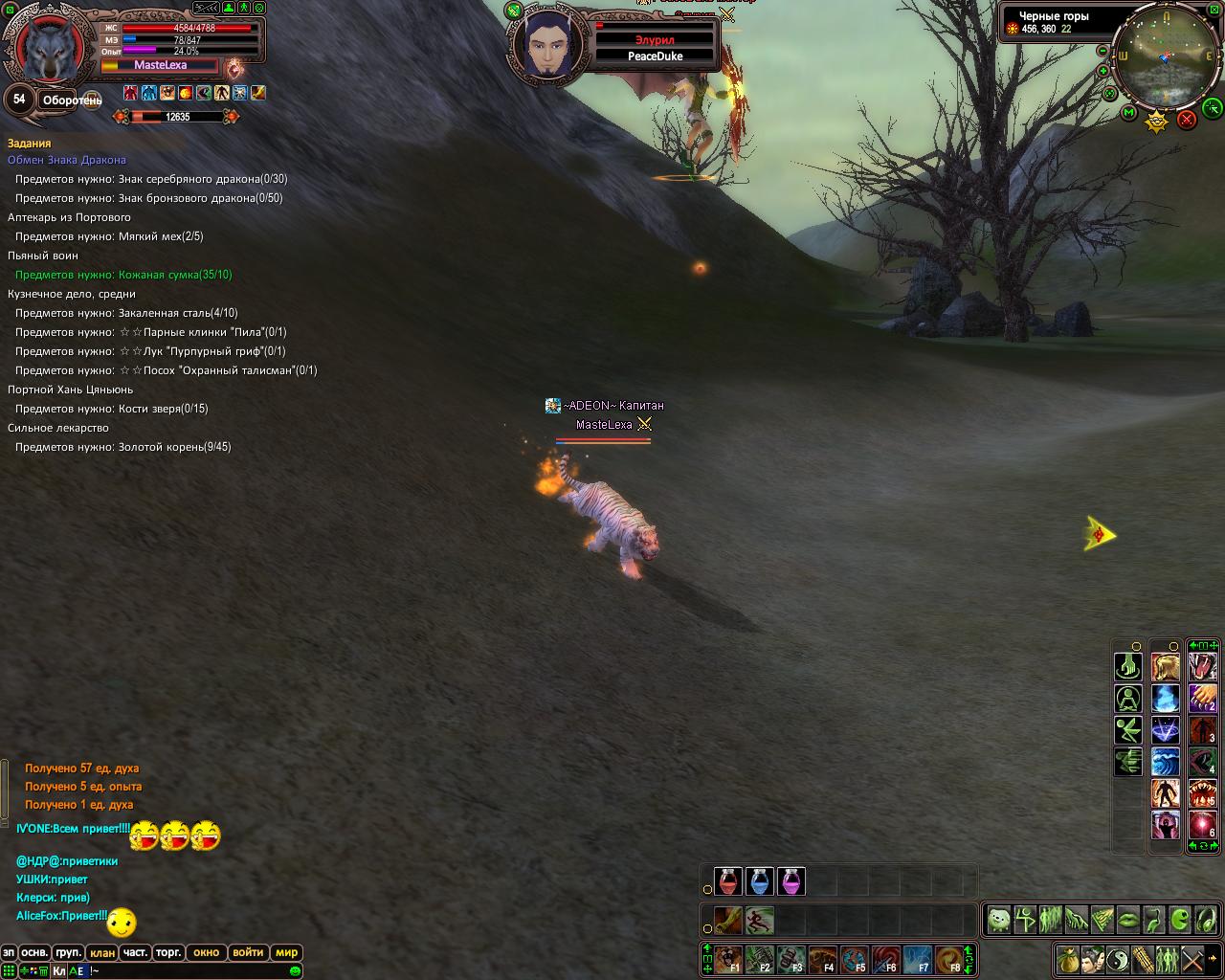Screen dimensions: 1225x980
Task: Click the wolf character portrait
Action: 48,48
